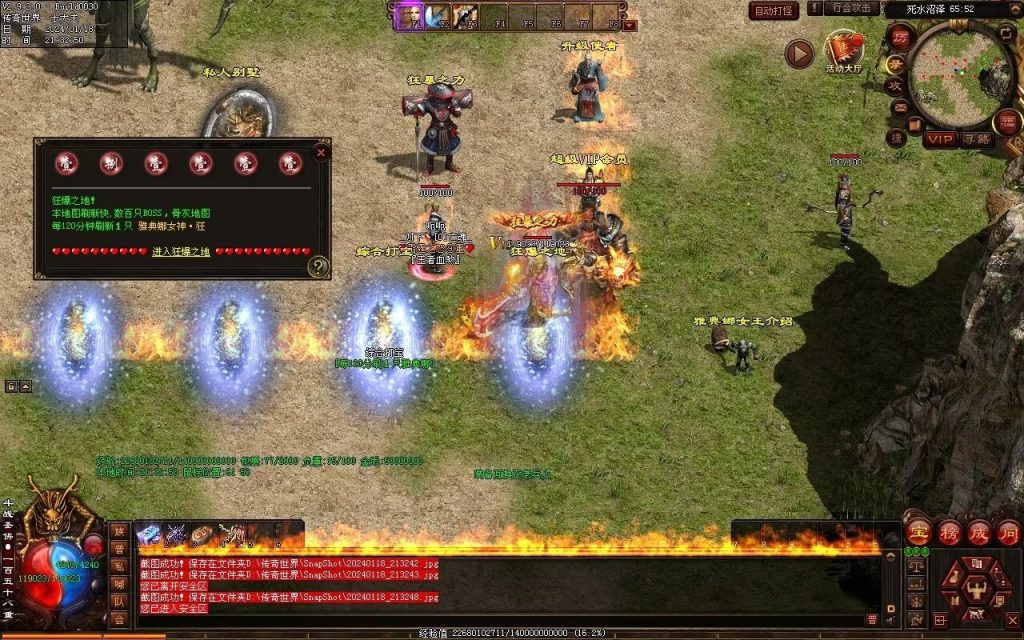Open the 成 achievements menu
The image size is (1024, 640).
[978, 531]
